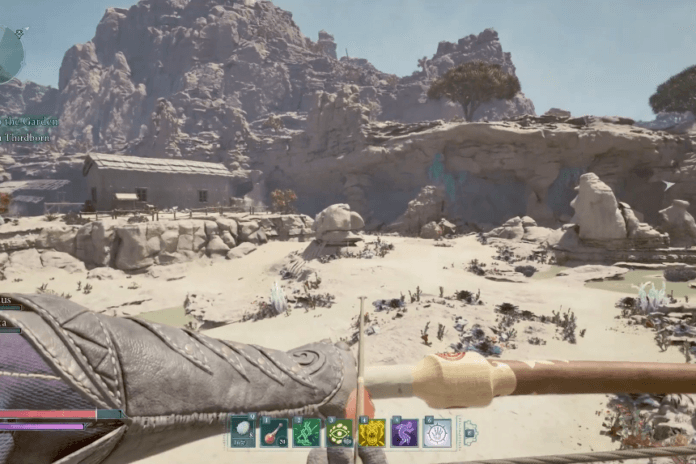Click the gear icon beside the hotbar
The height and width of the screenshot is (464, 696).
click(x=470, y=431)
